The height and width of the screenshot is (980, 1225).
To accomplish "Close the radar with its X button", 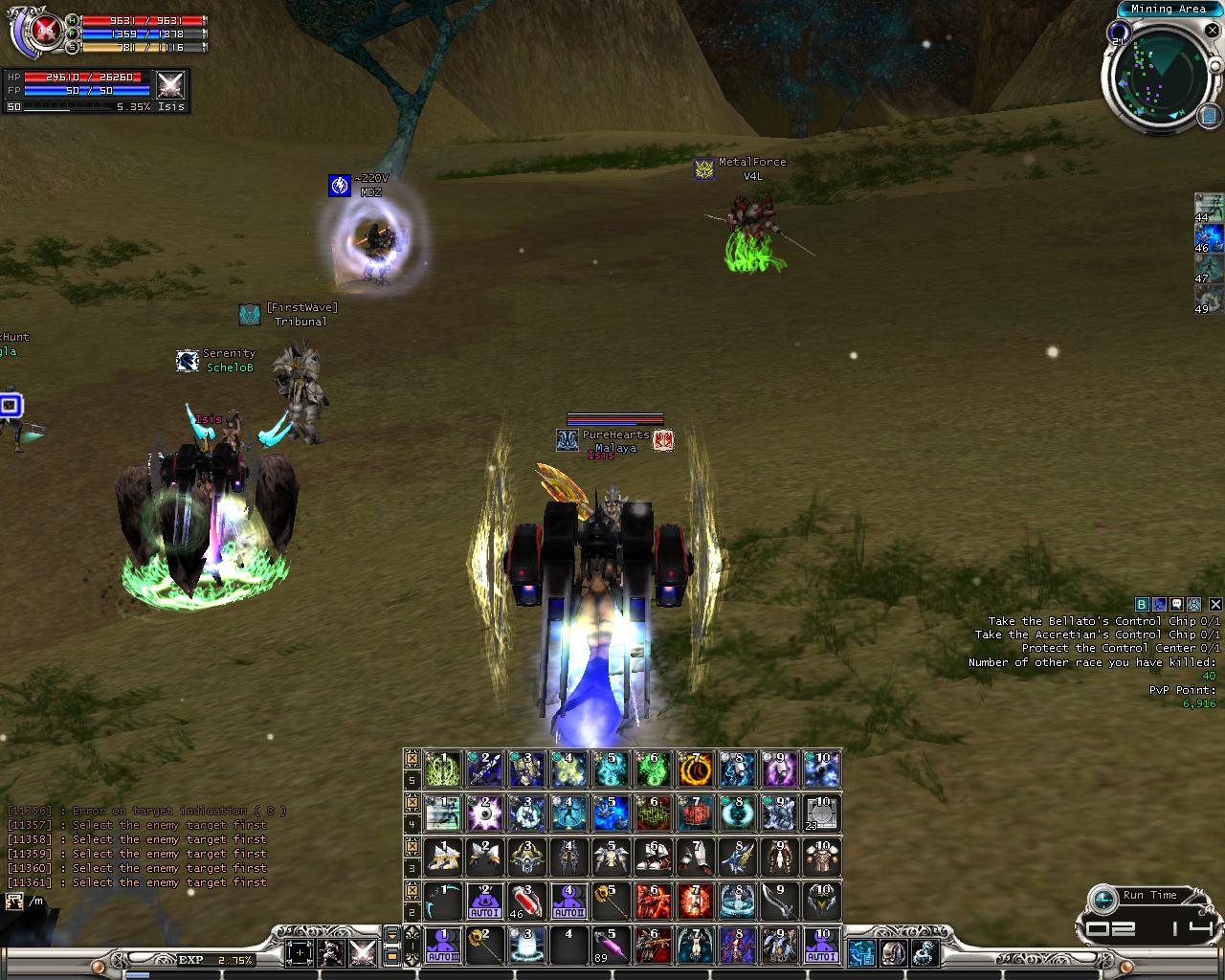I will click(x=1212, y=30).
